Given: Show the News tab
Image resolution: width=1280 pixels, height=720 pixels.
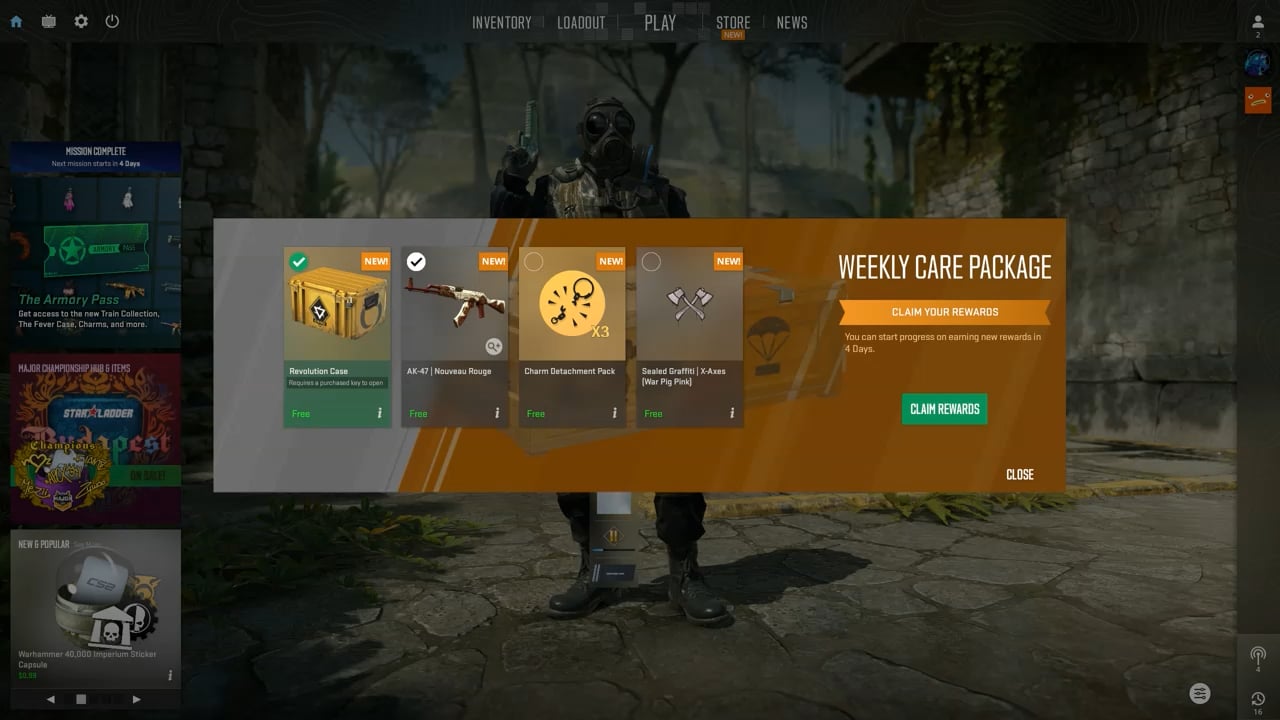Looking at the screenshot, I should click(x=792, y=22).
